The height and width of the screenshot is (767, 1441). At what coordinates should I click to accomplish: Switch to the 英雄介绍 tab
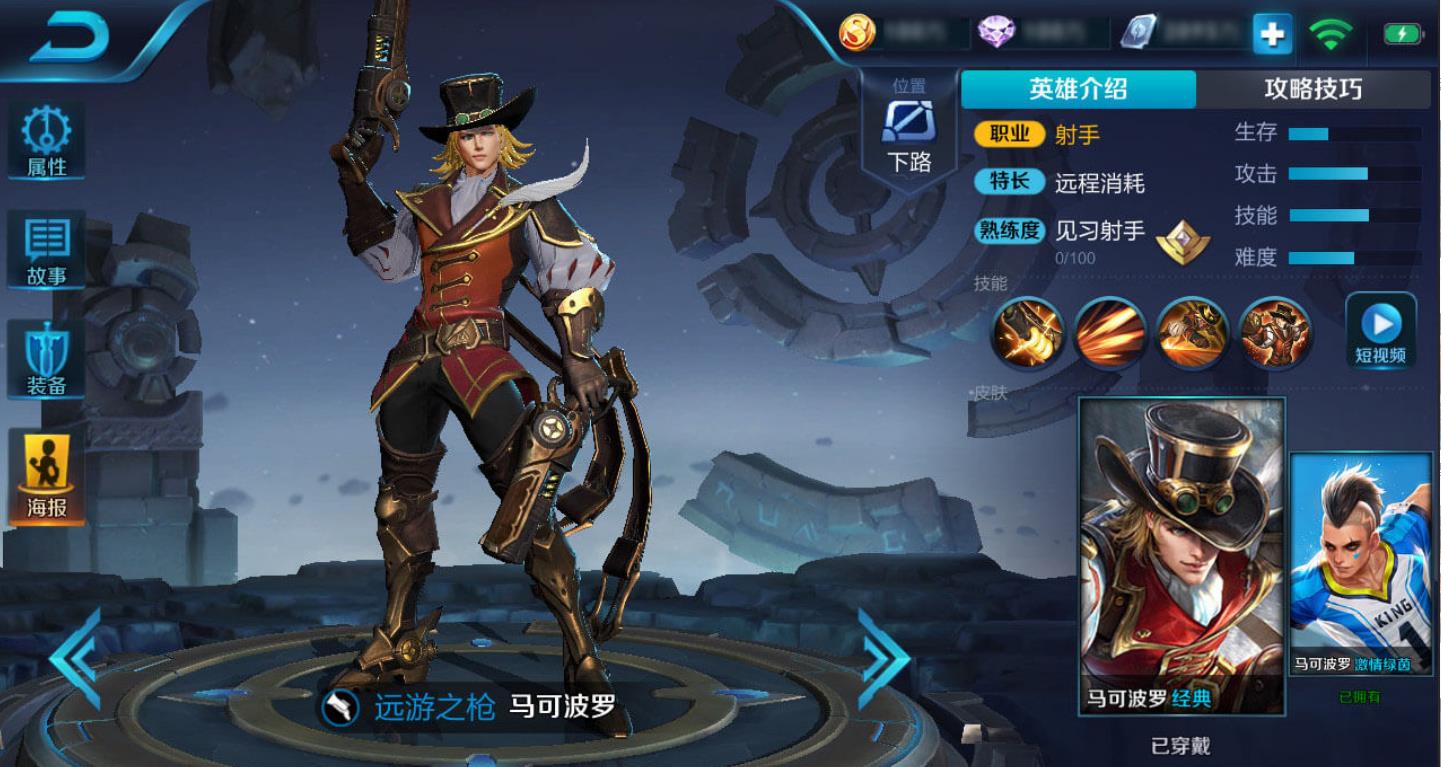(x=1078, y=89)
